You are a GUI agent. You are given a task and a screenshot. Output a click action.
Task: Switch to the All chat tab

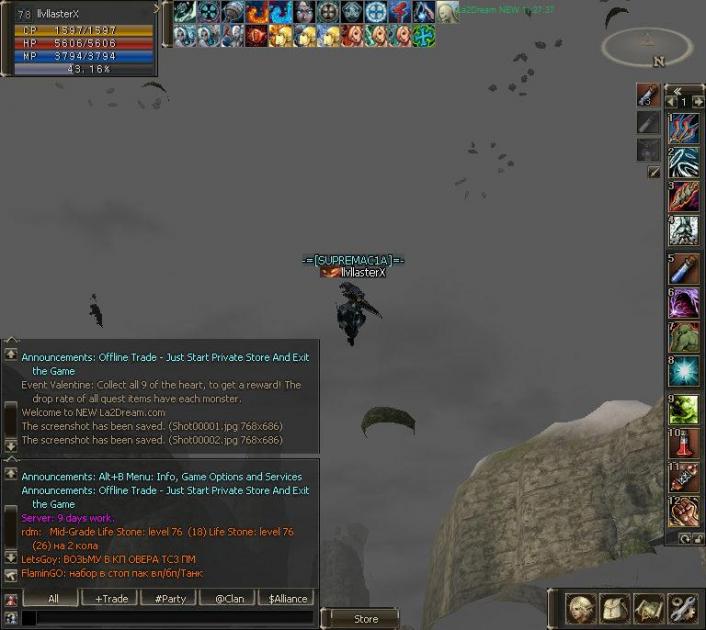click(53, 598)
